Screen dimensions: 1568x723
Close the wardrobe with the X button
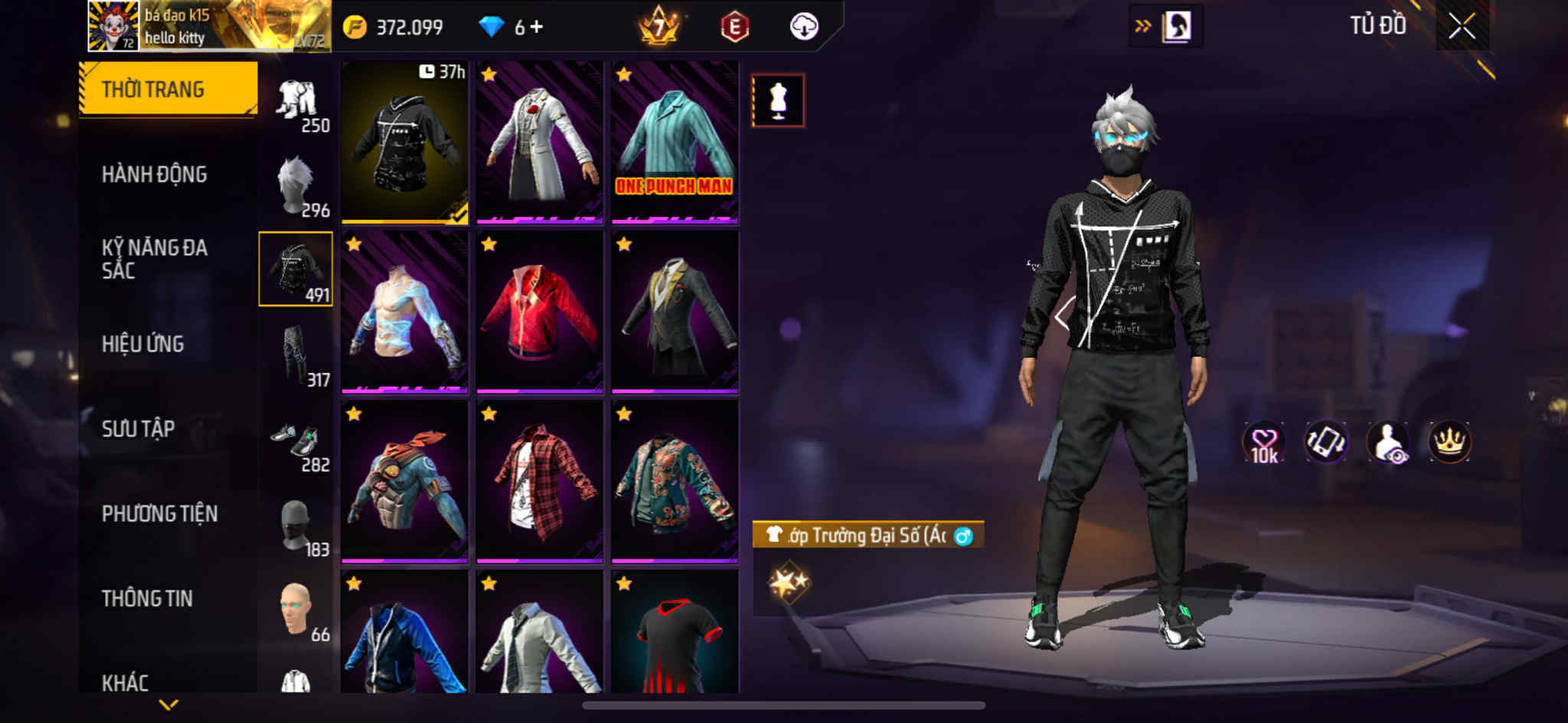pyautogui.click(x=1462, y=27)
